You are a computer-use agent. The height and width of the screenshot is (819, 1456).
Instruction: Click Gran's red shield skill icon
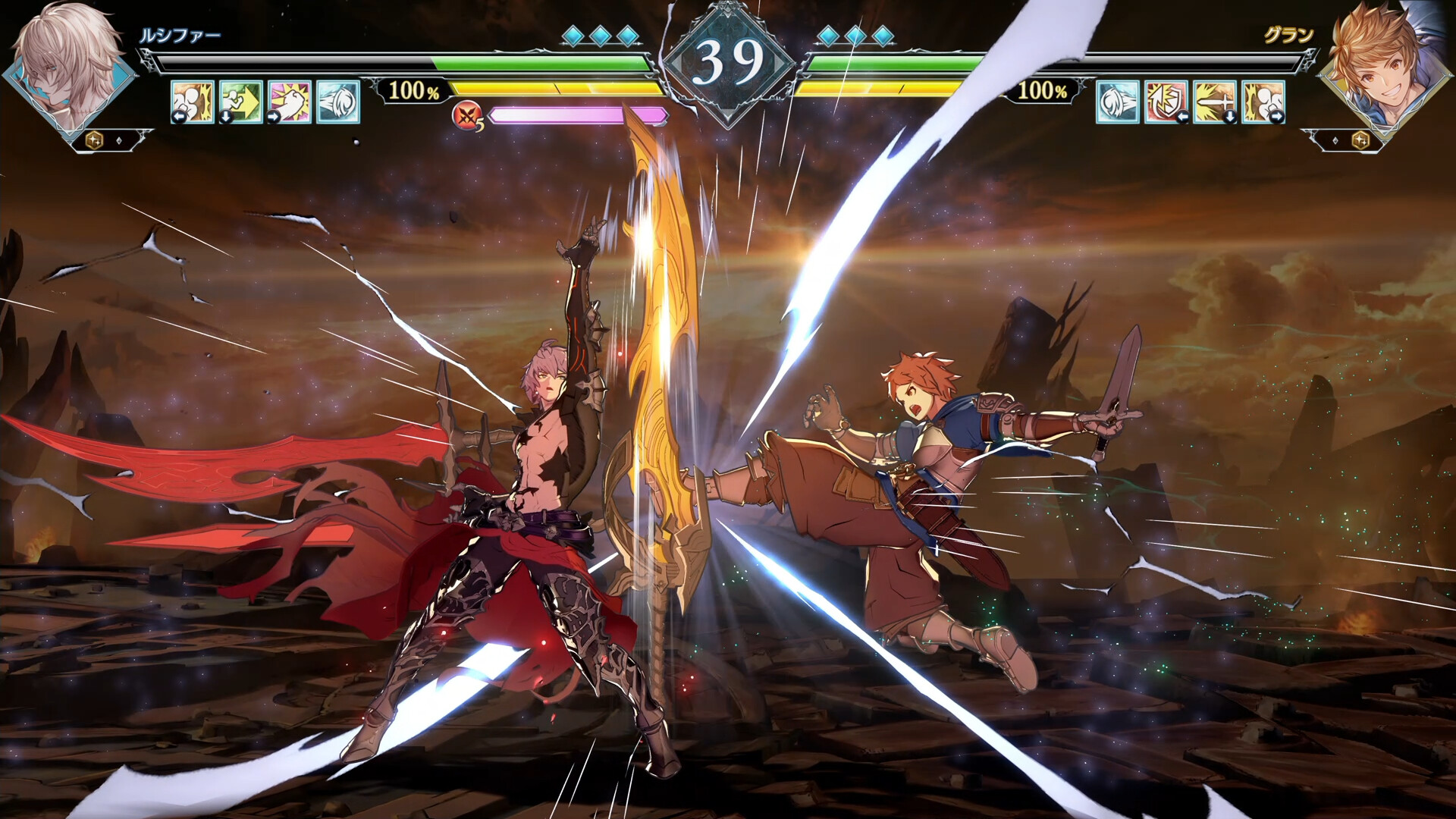click(1166, 103)
